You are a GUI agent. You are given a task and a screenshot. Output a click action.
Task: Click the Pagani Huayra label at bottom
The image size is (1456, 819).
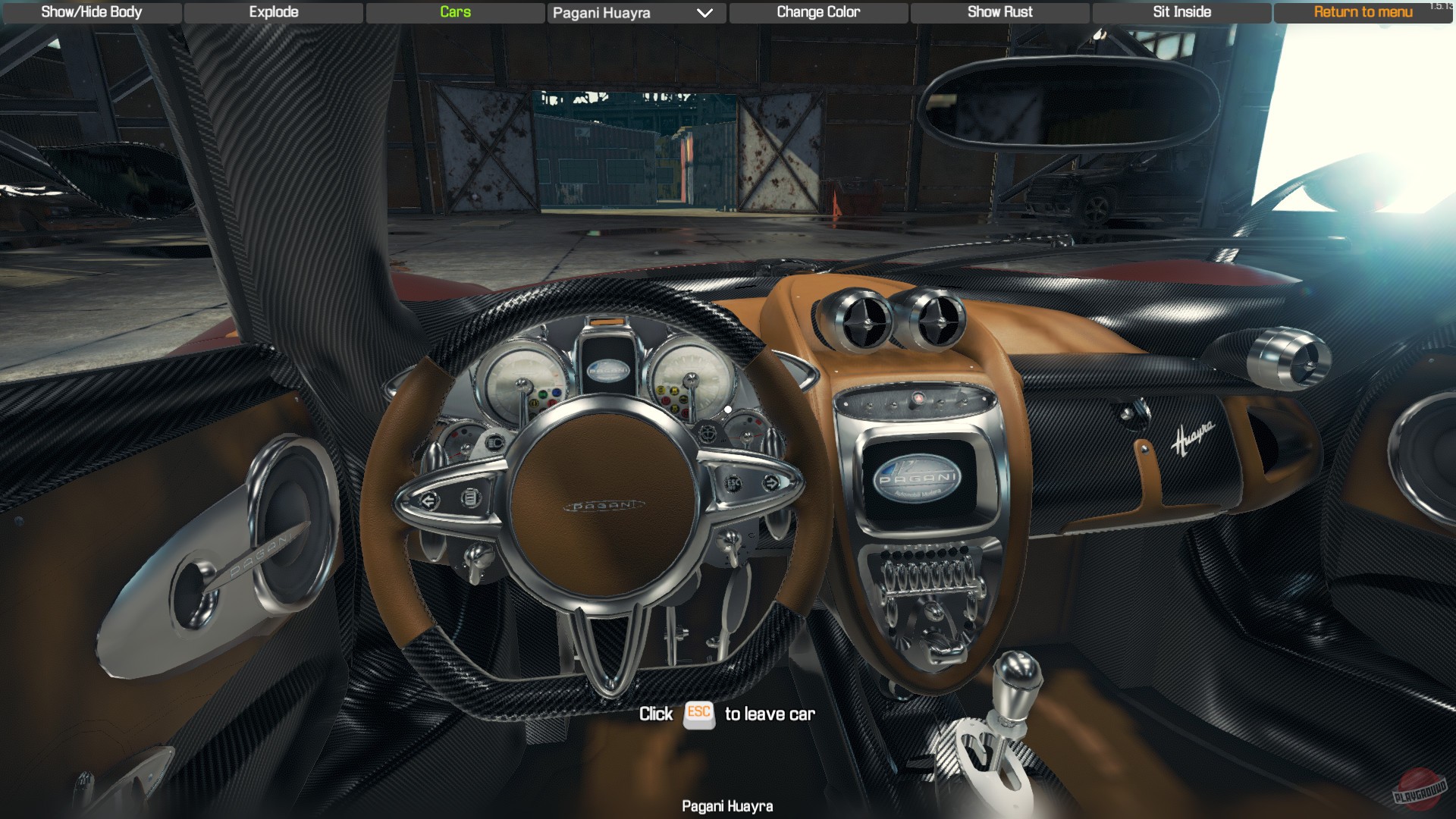point(727,806)
